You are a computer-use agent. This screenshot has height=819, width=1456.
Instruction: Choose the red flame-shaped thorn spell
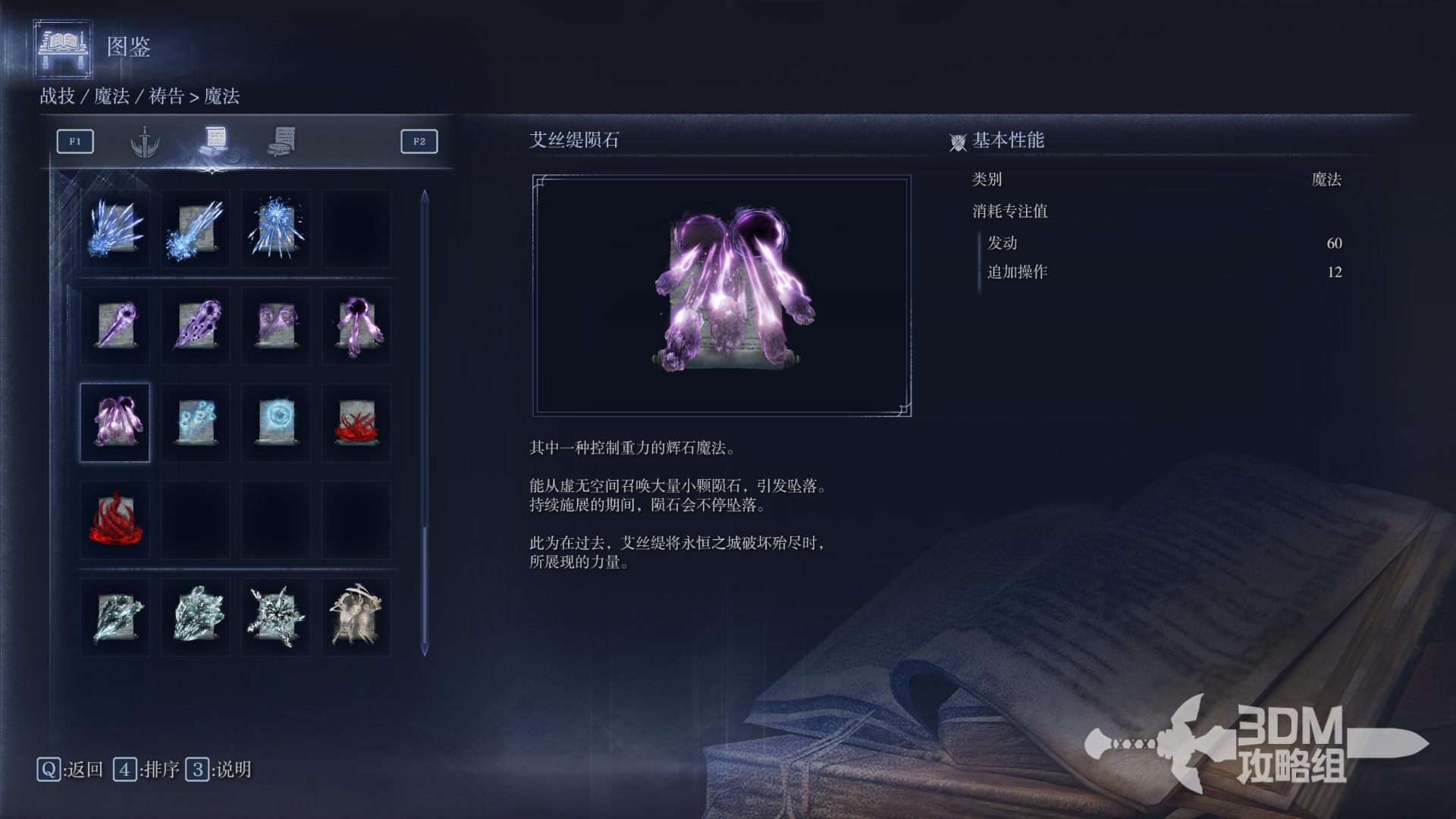(x=115, y=519)
